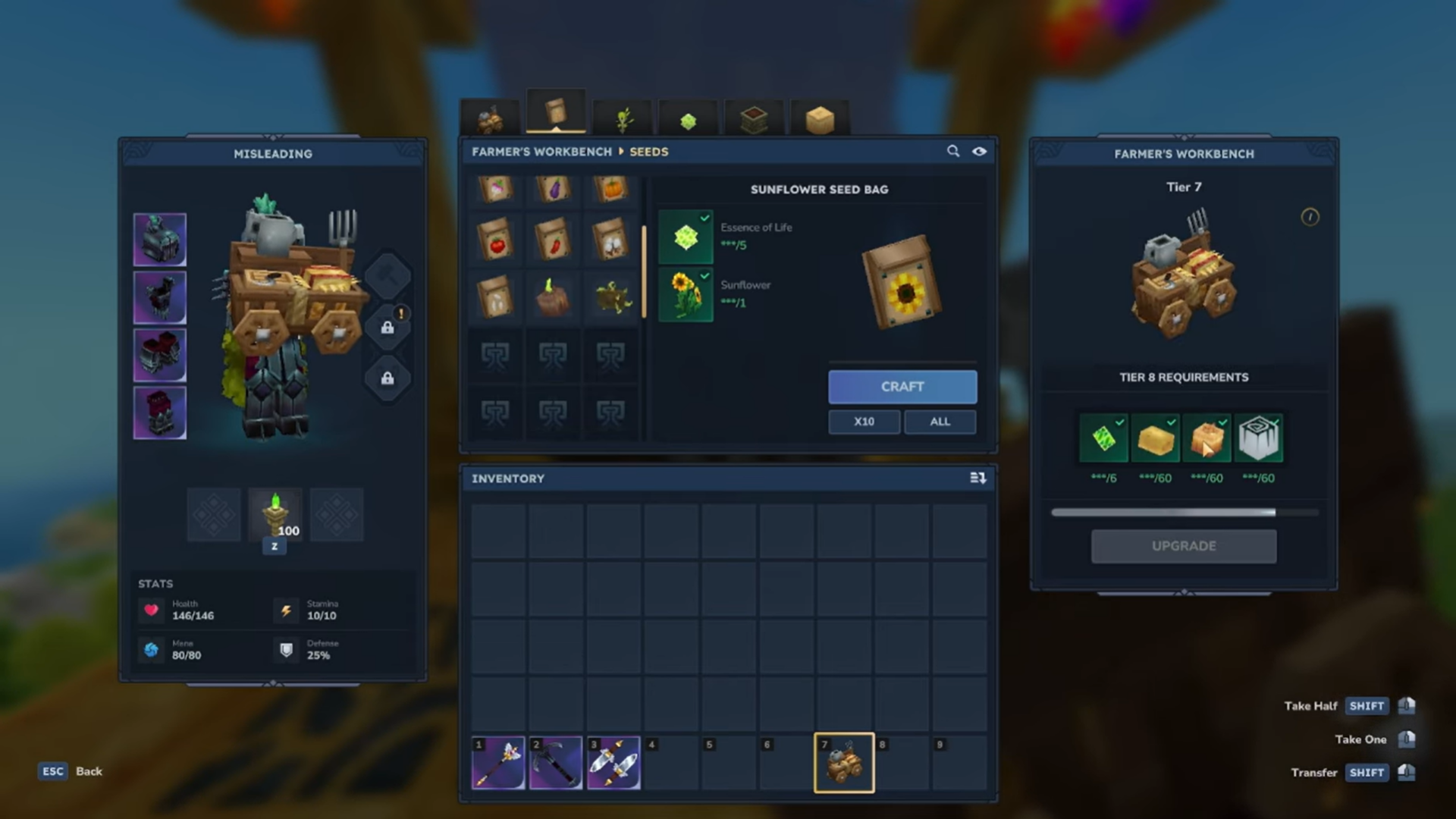
Task: Open the Tier 7 info circle
Action: click(x=1310, y=218)
